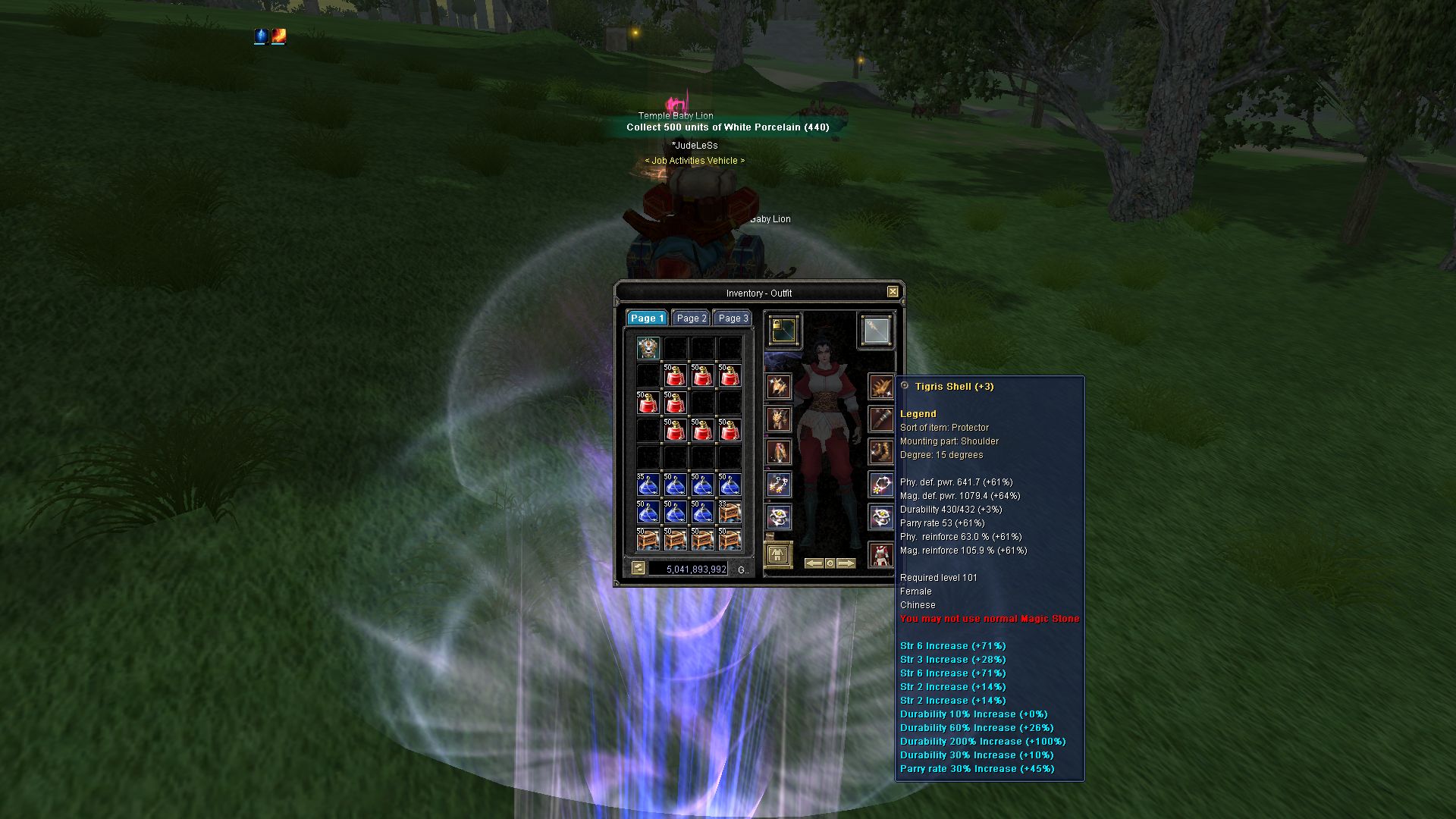
Task: Rotate character preview with left arrow
Action: coord(814,563)
